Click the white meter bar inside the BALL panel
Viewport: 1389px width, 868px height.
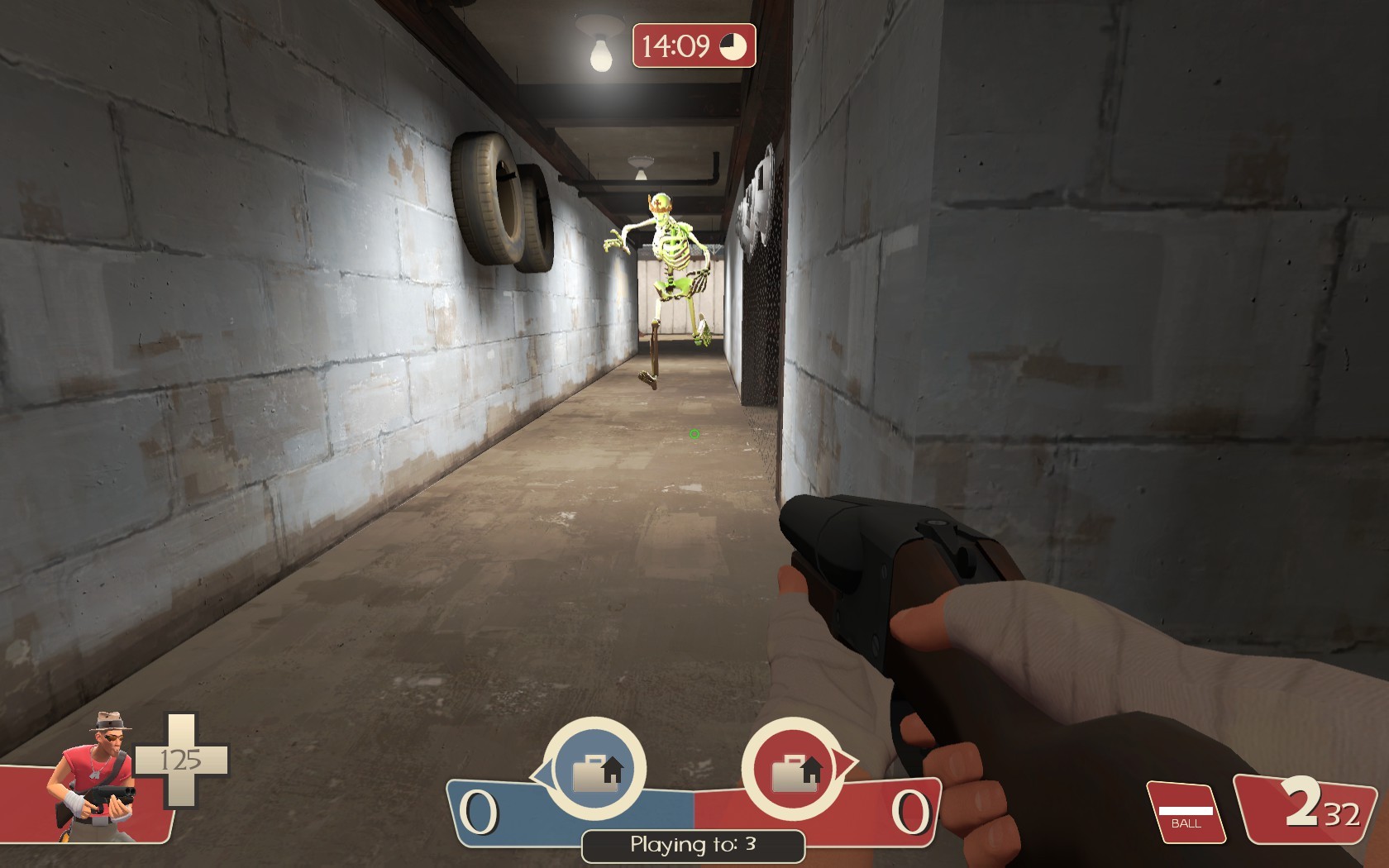(1186, 813)
